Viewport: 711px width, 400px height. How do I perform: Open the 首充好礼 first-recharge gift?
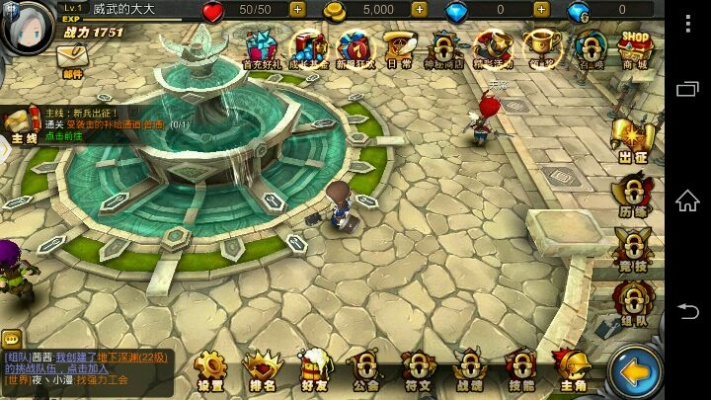click(x=261, y=48)
